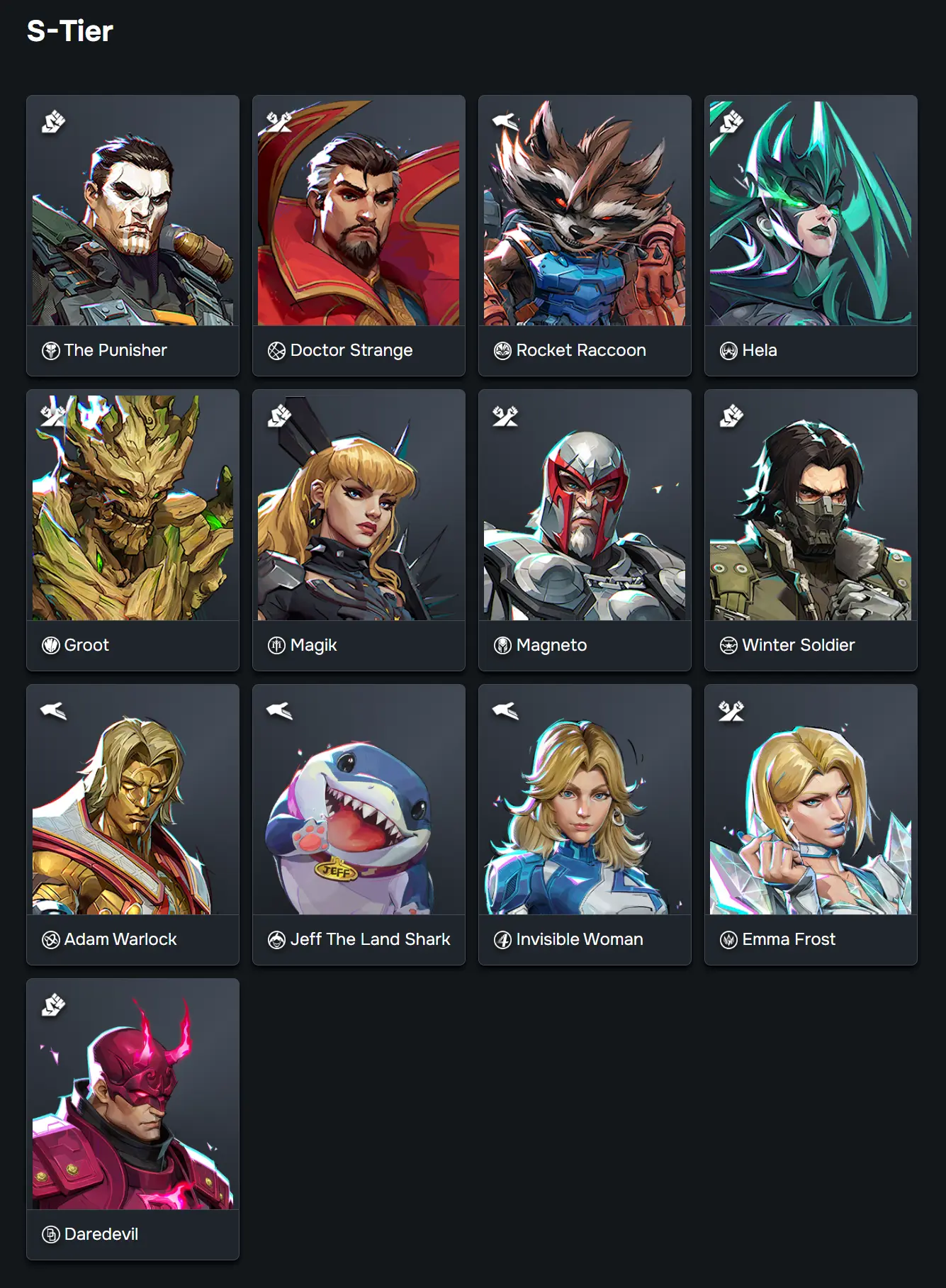Click the Rocket Raccoon badge next to his name
Screen dimensions: 946x1288
coord(501,349)
